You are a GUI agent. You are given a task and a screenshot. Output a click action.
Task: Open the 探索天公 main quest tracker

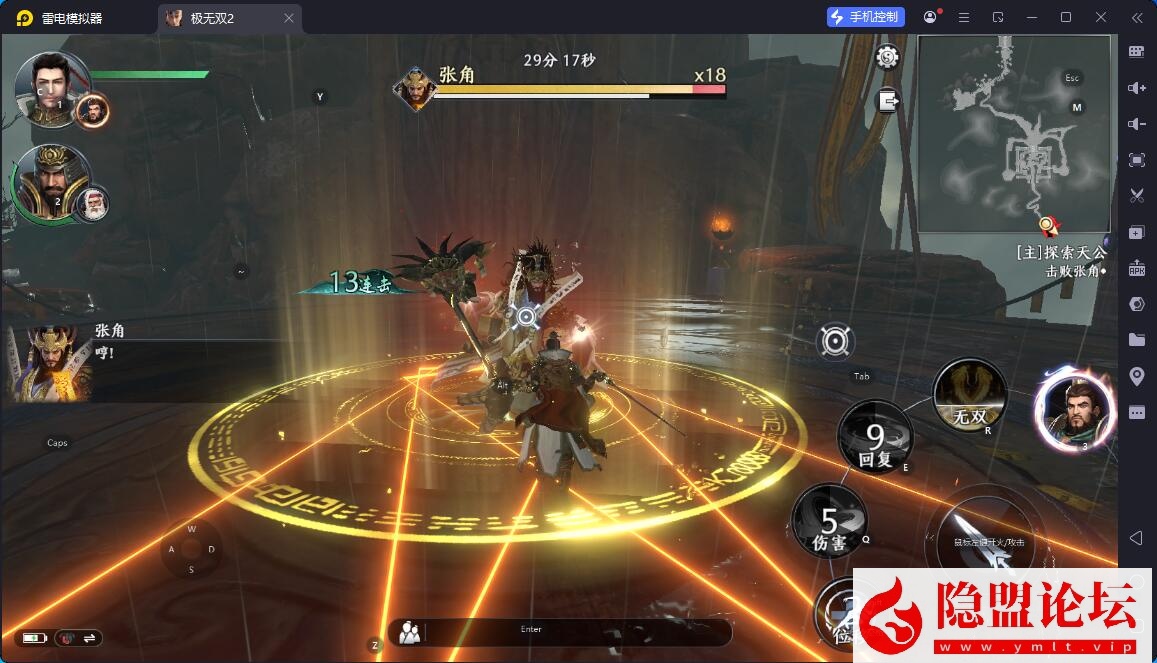pyautogui.click(x=1061, y=261)
